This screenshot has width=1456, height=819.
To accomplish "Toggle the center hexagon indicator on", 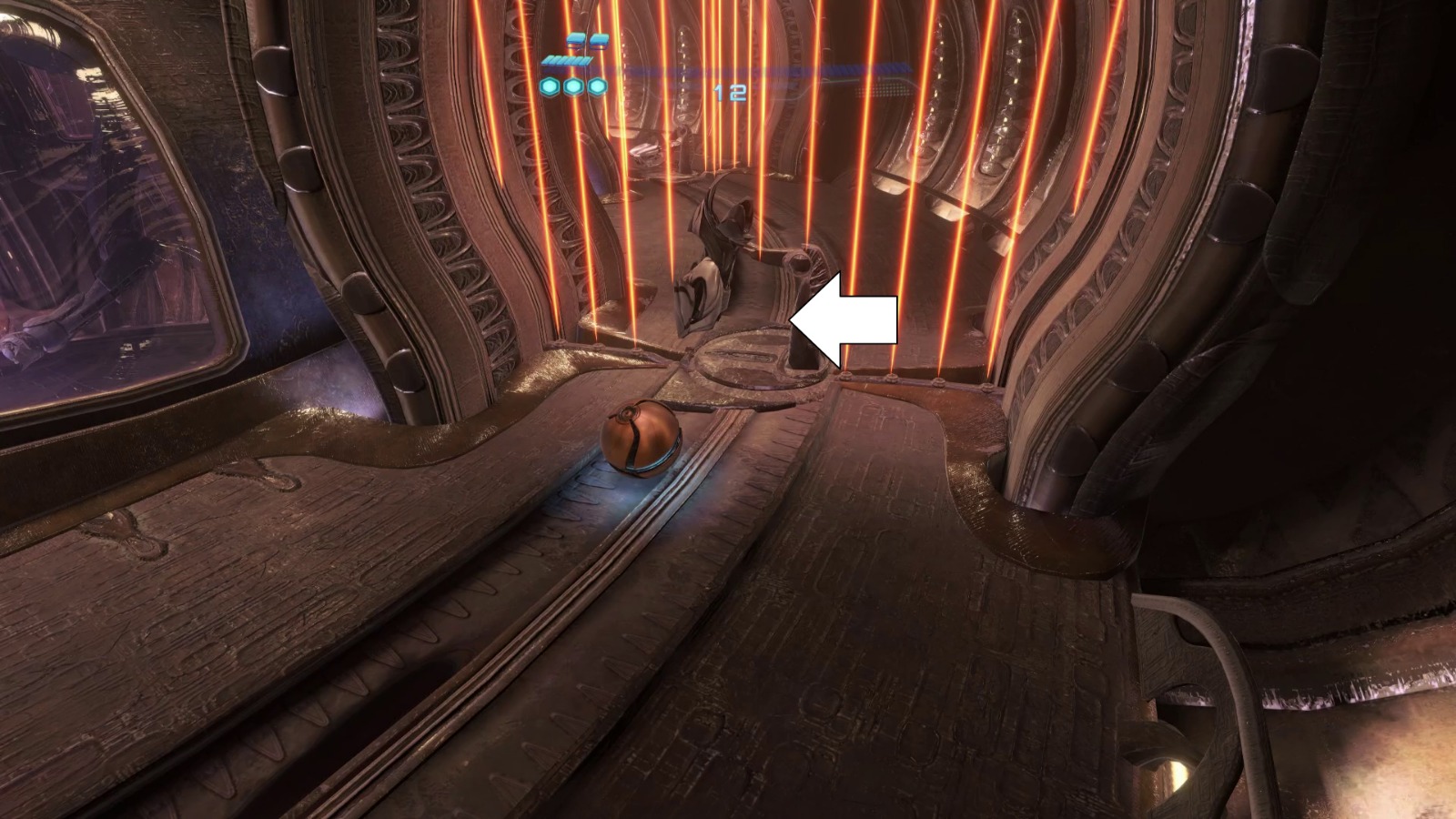I will tap(573, 87).
